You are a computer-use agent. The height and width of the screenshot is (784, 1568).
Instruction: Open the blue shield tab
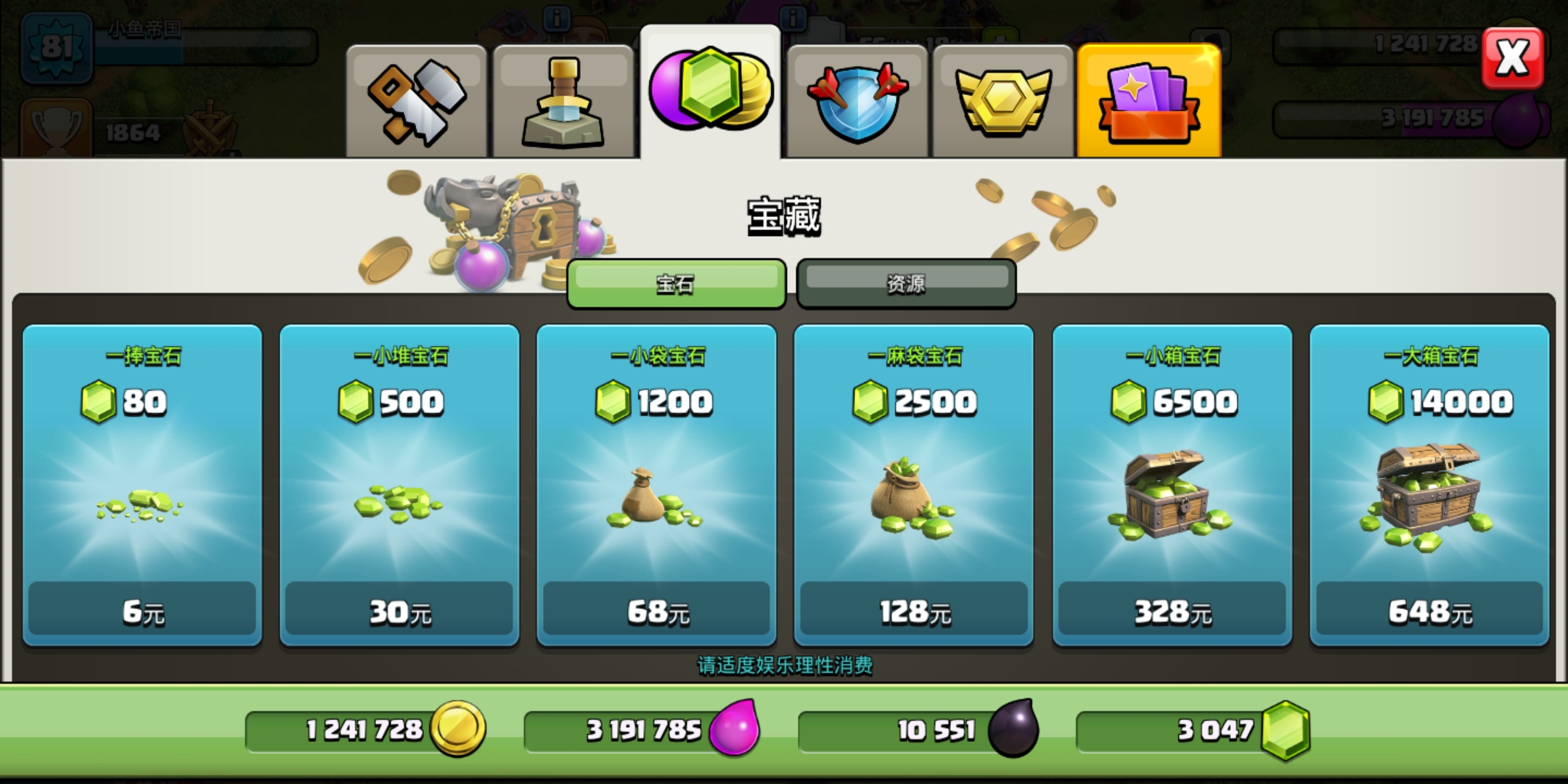click(857, 101)
